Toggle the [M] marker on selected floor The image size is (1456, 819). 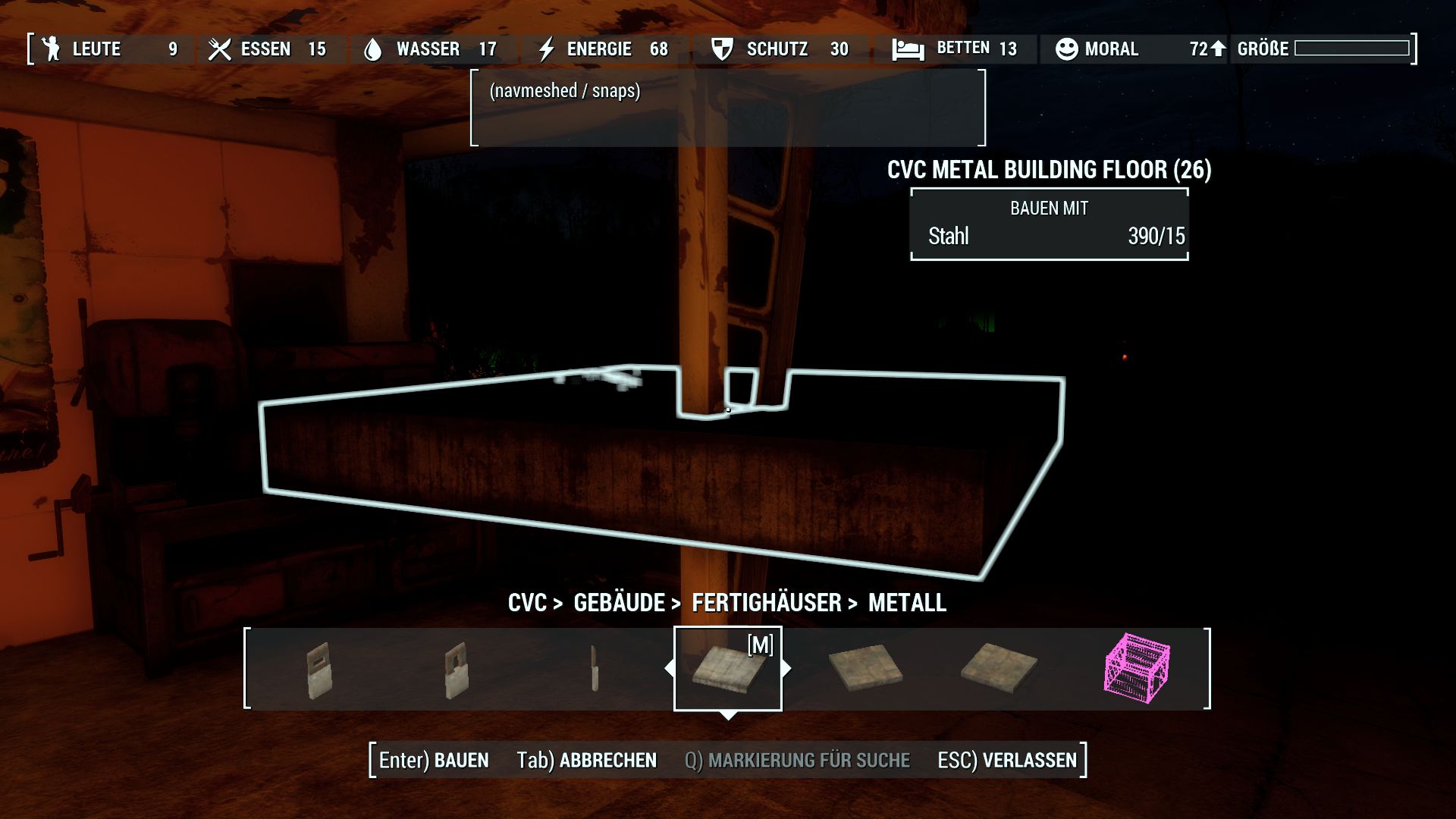[761, 646]
